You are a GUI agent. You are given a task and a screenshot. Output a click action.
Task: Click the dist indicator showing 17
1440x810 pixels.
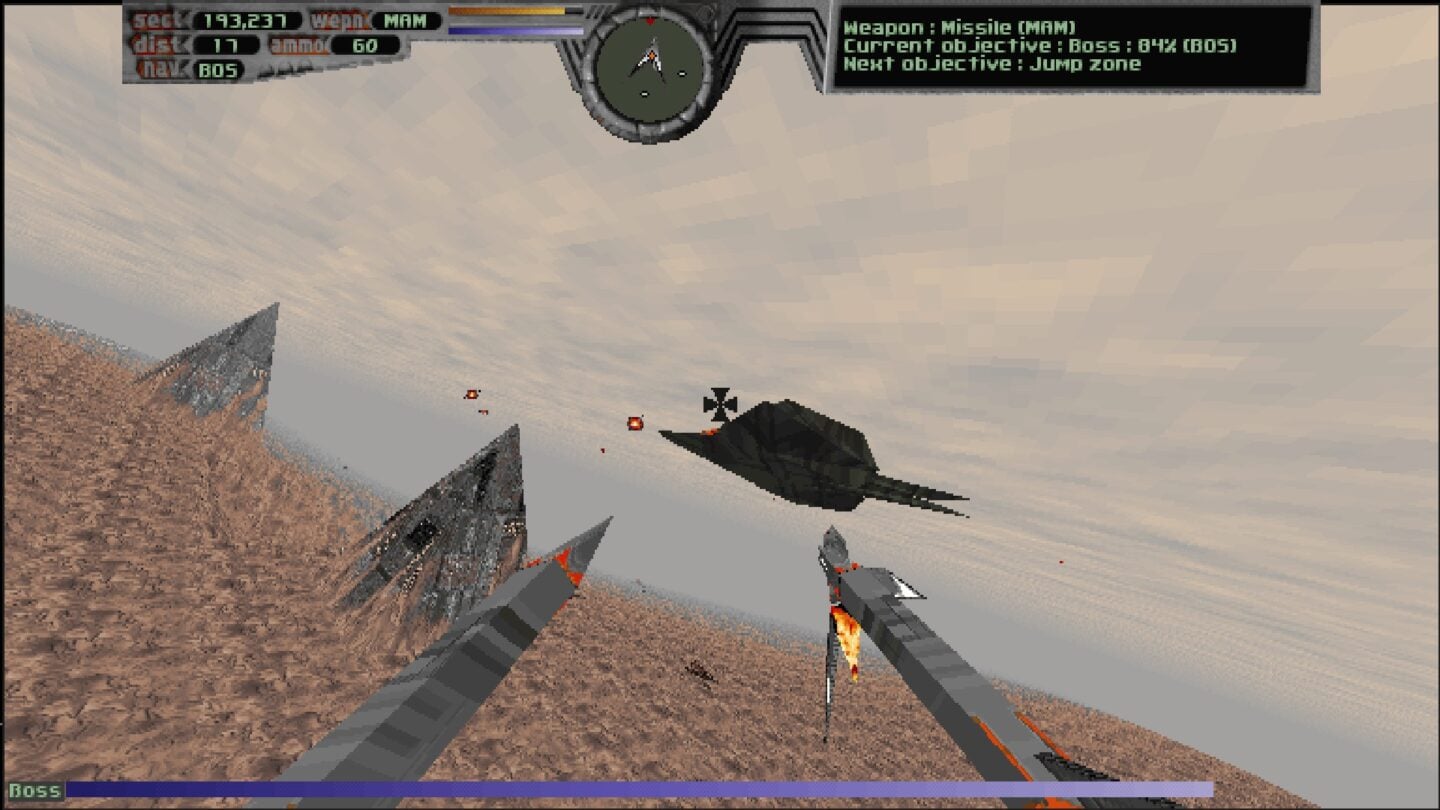pos(225,44)
